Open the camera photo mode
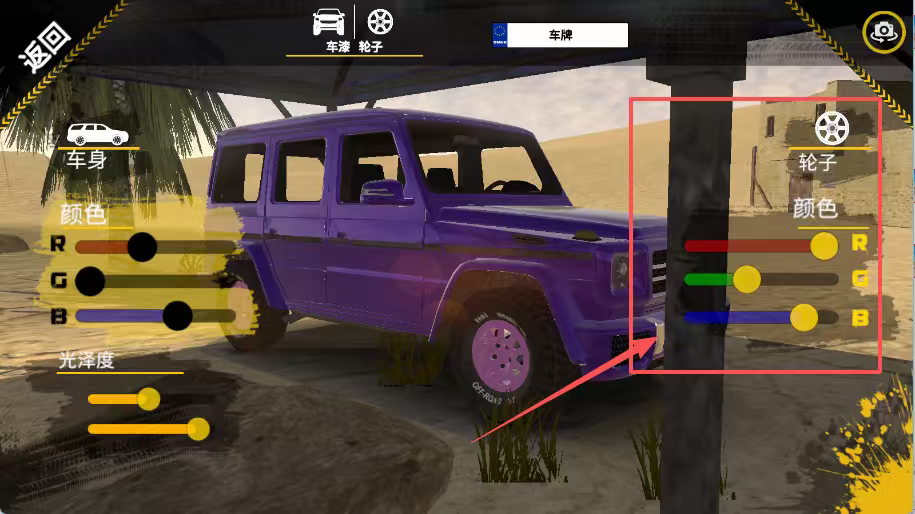This screenshot has width=915, height=514. [883, 32]
